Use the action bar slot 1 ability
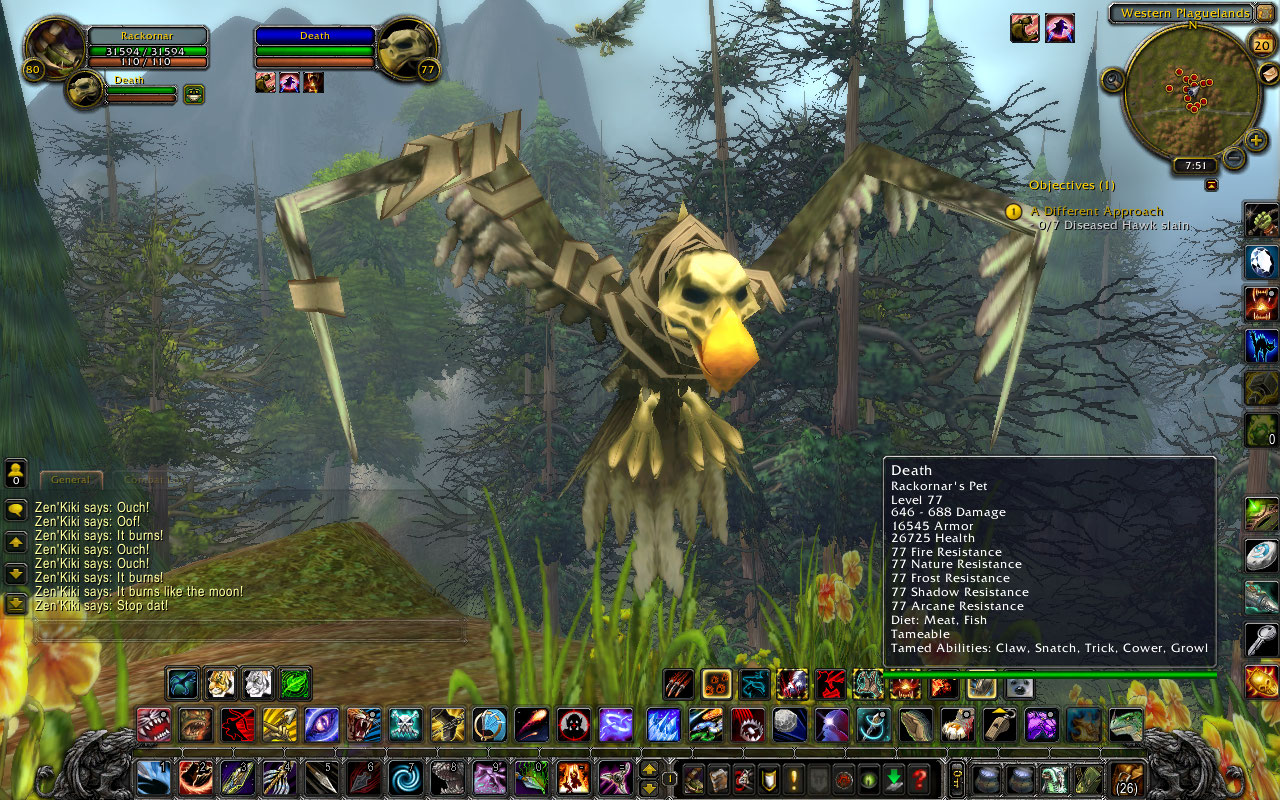The width and height of the screenshot is (1280, 800). [152, 777]
